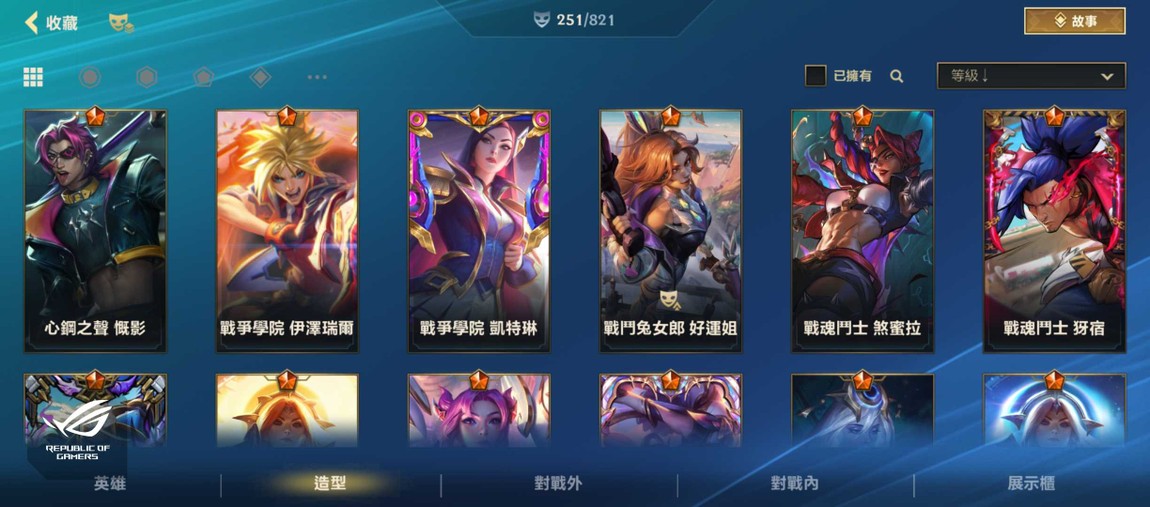Screen dimensions: 1150x507
Task: Go back from the 收藏 screen
Action: pos(32,22)
